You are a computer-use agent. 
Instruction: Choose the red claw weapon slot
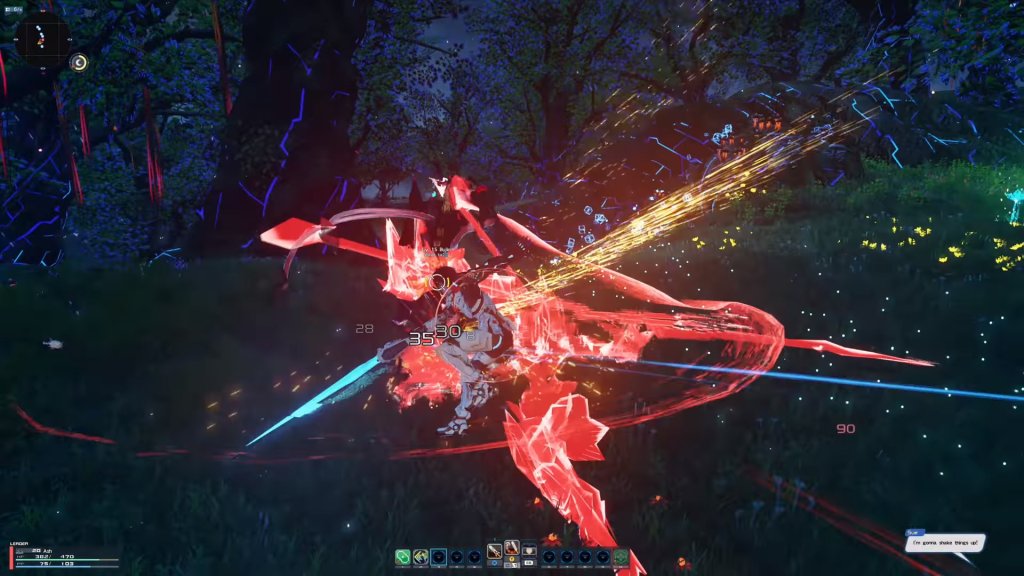(512, 547)
